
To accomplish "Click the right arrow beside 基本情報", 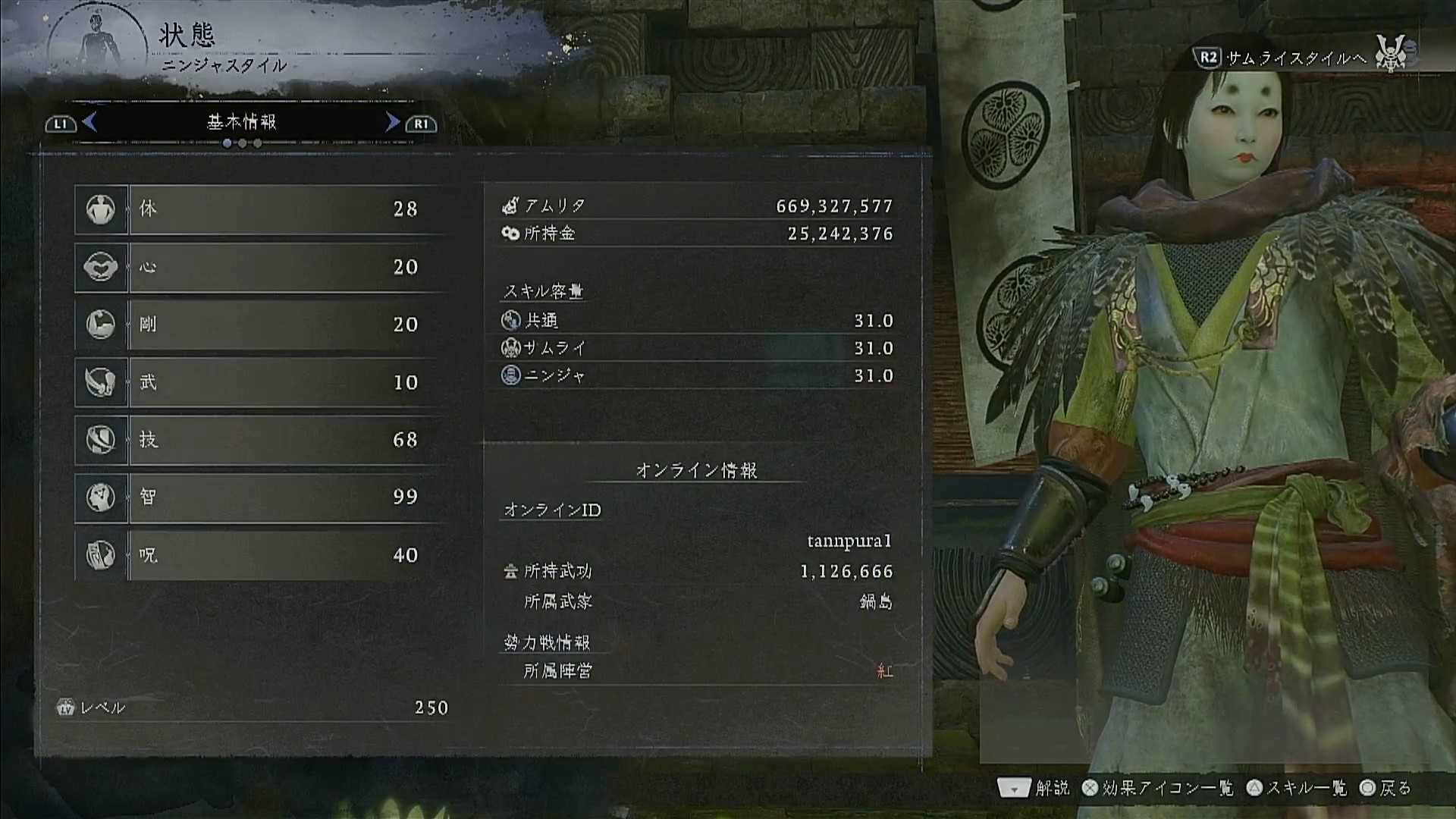I will click(392, 122).
